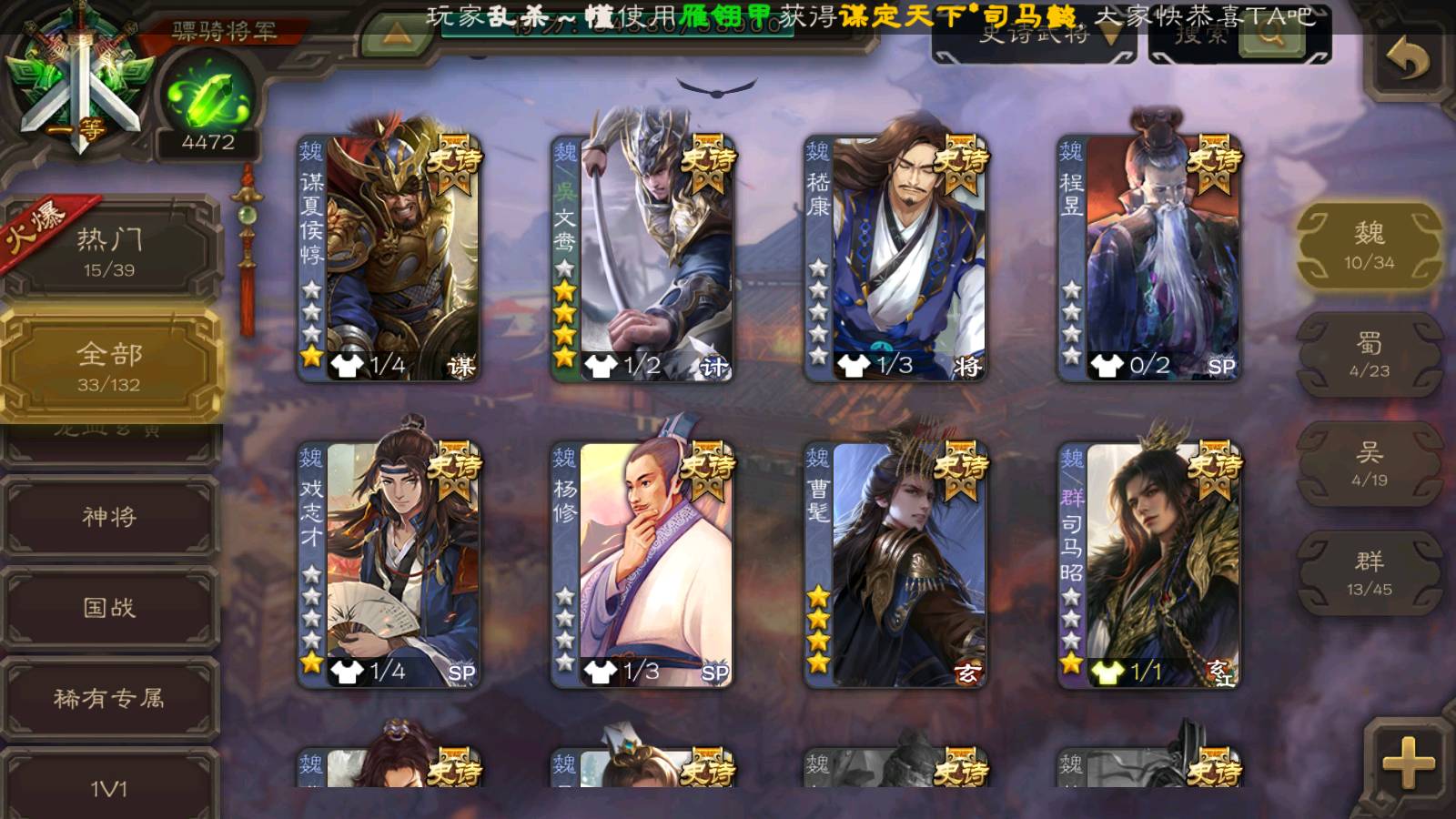Viewport: 1456px width, 819px height.
Task: Go back with the return arrow
Action: pos(1407,60)
